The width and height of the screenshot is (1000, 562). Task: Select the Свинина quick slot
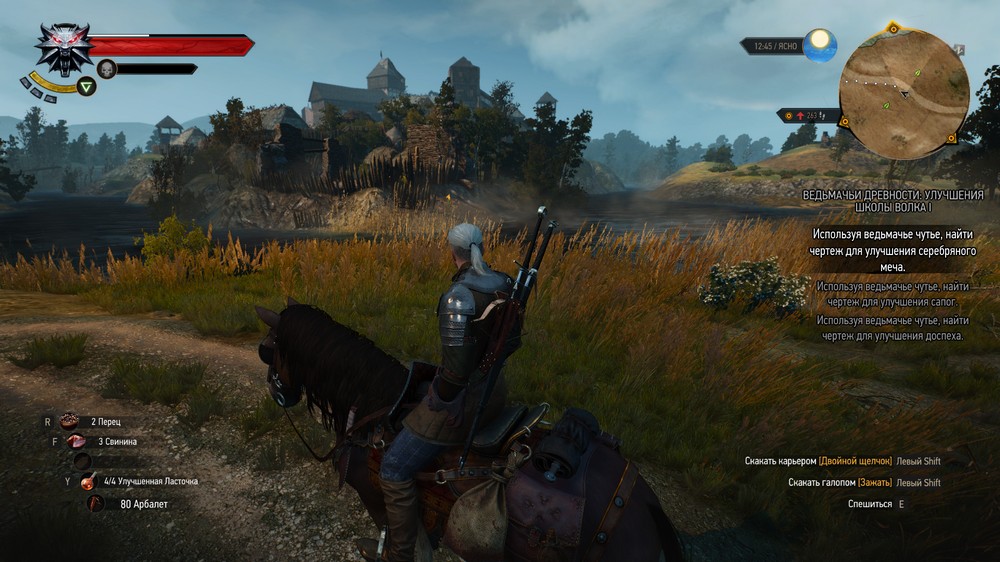pyautogui.click(x=76, y=441)
